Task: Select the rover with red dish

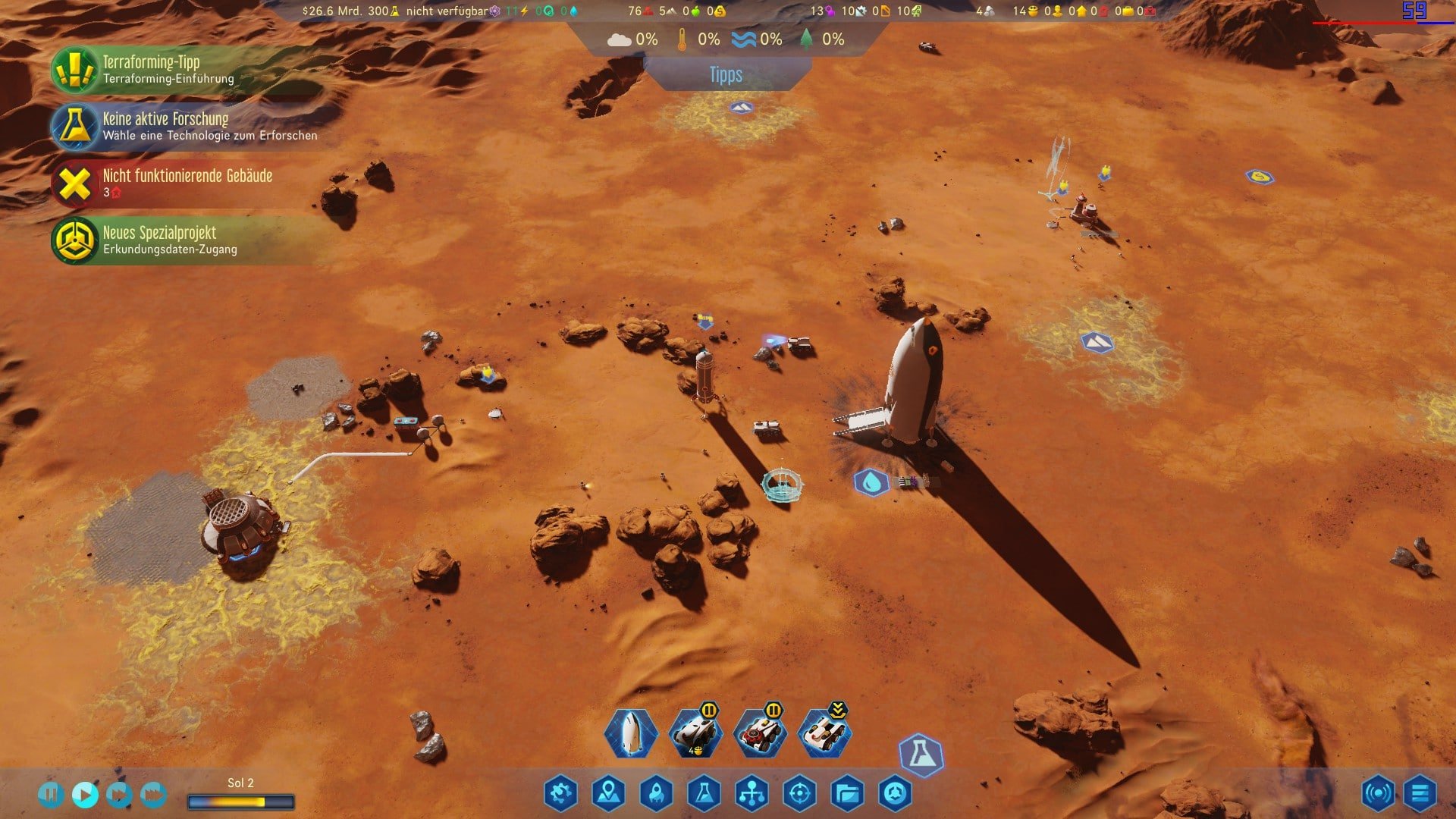Action: coord(759,733)
